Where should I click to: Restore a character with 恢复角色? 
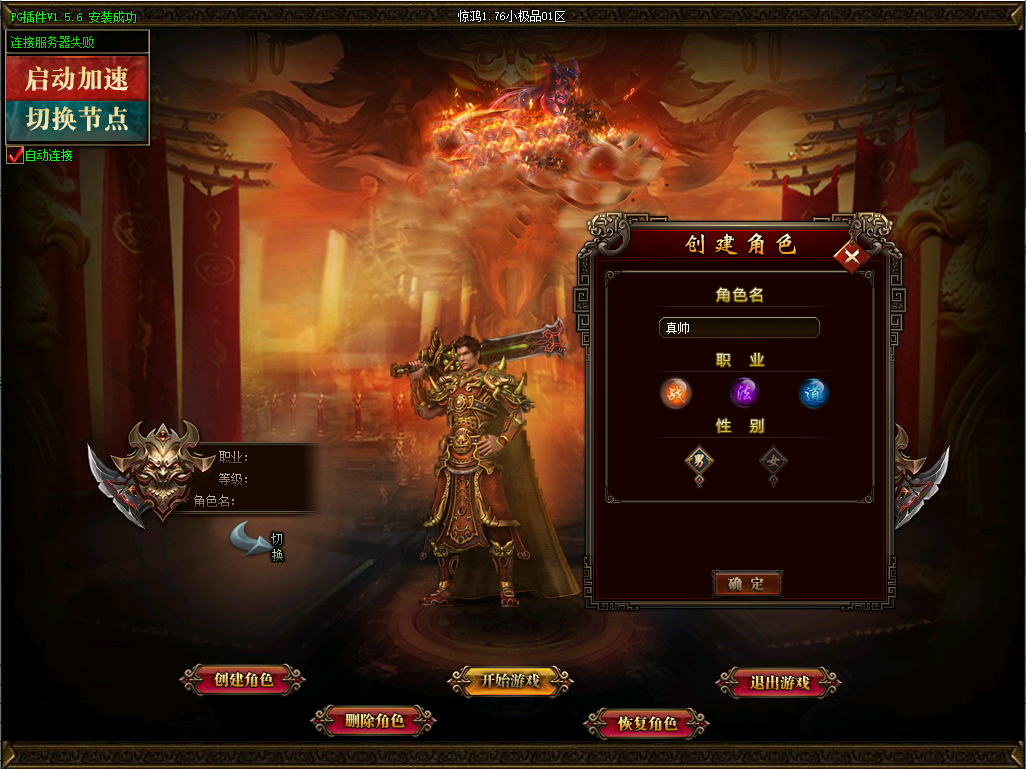(647, 723)
